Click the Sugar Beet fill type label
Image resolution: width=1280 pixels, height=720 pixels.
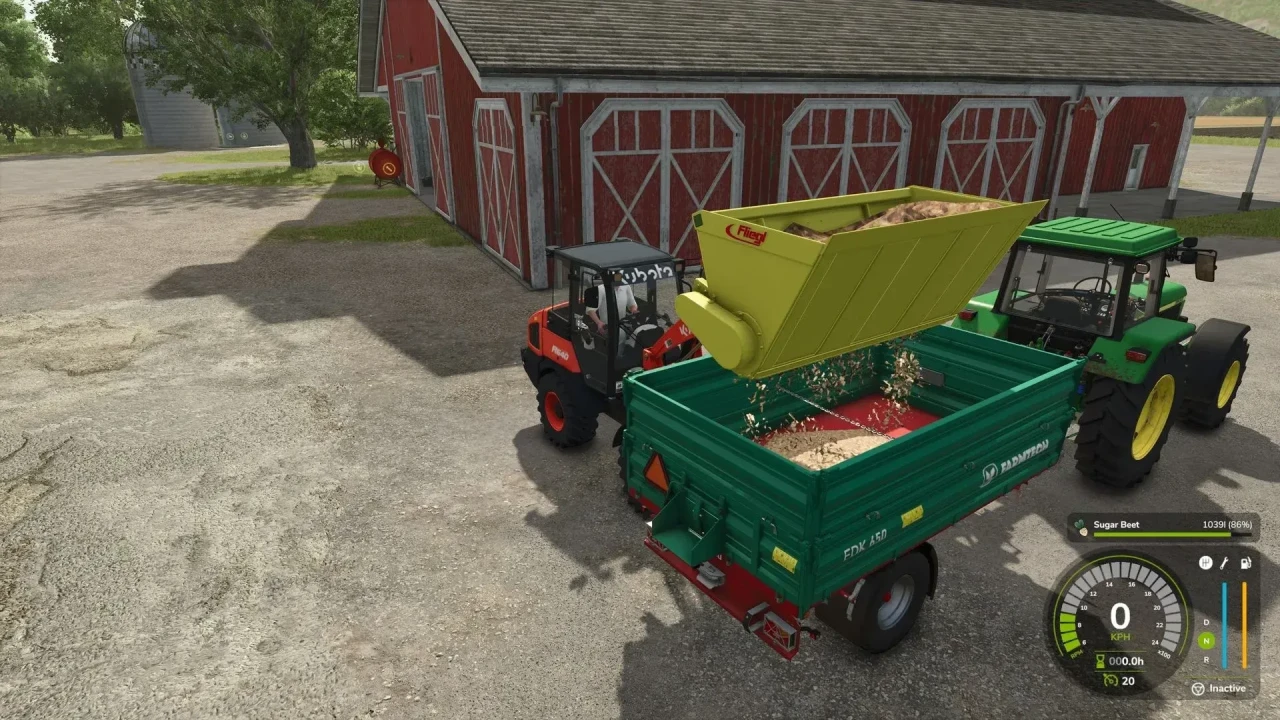point(1116,524)
